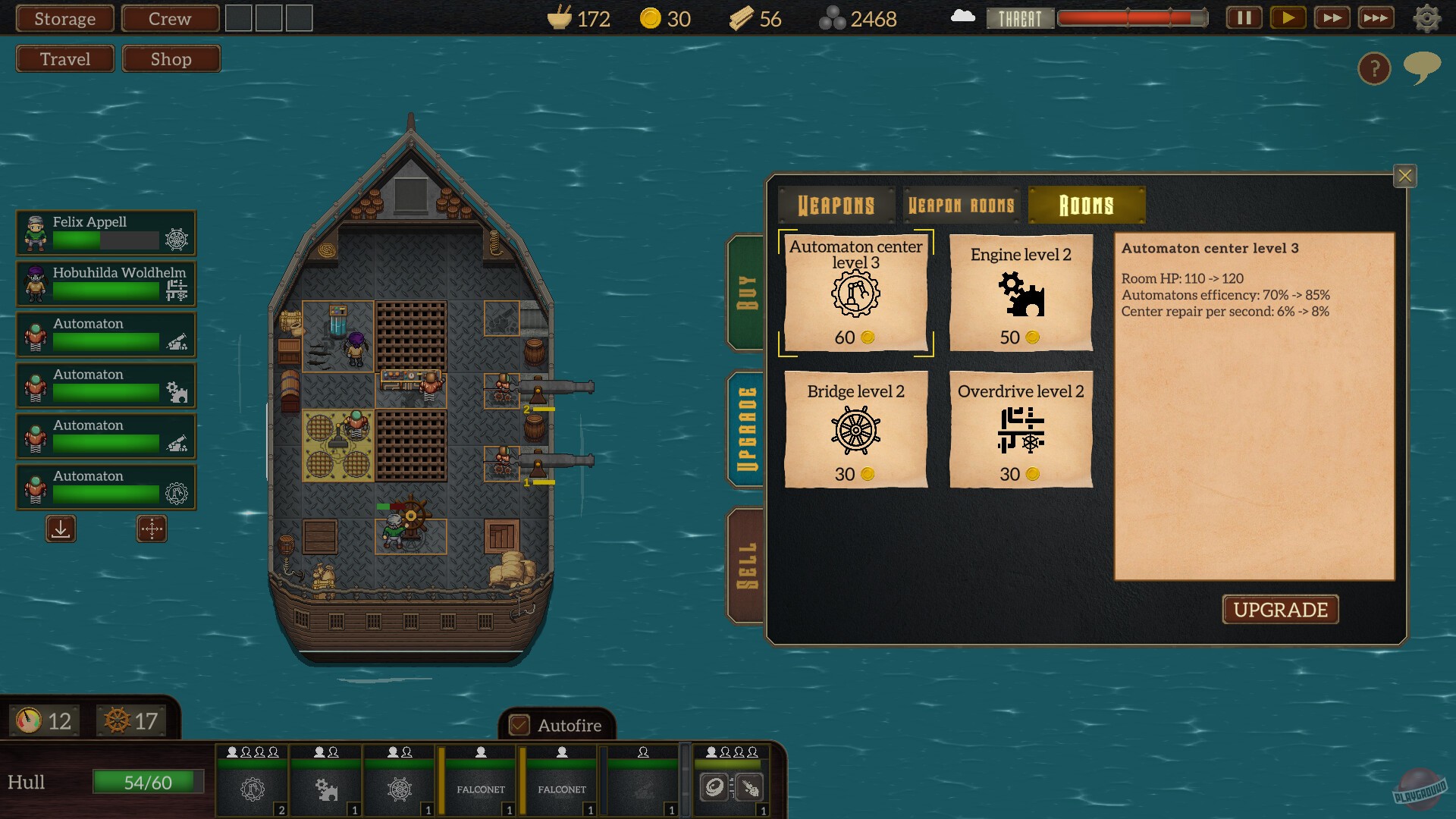Select the Overdrive level 2 upgrade card

[1020, 430]
